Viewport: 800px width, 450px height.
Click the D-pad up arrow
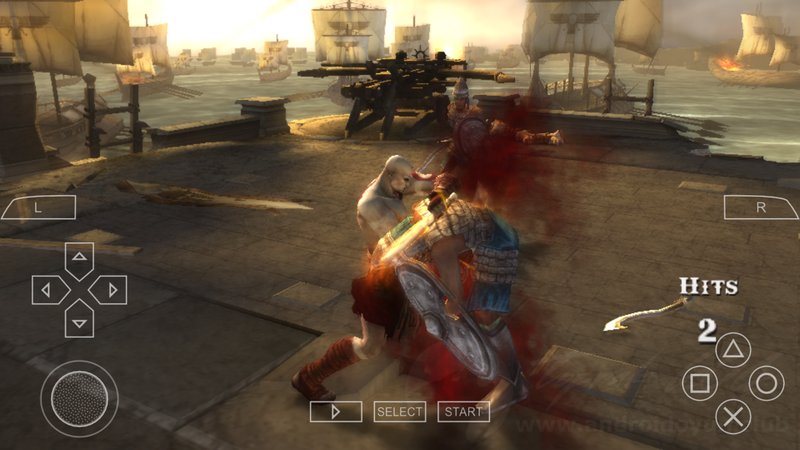(x=79, y=259)
